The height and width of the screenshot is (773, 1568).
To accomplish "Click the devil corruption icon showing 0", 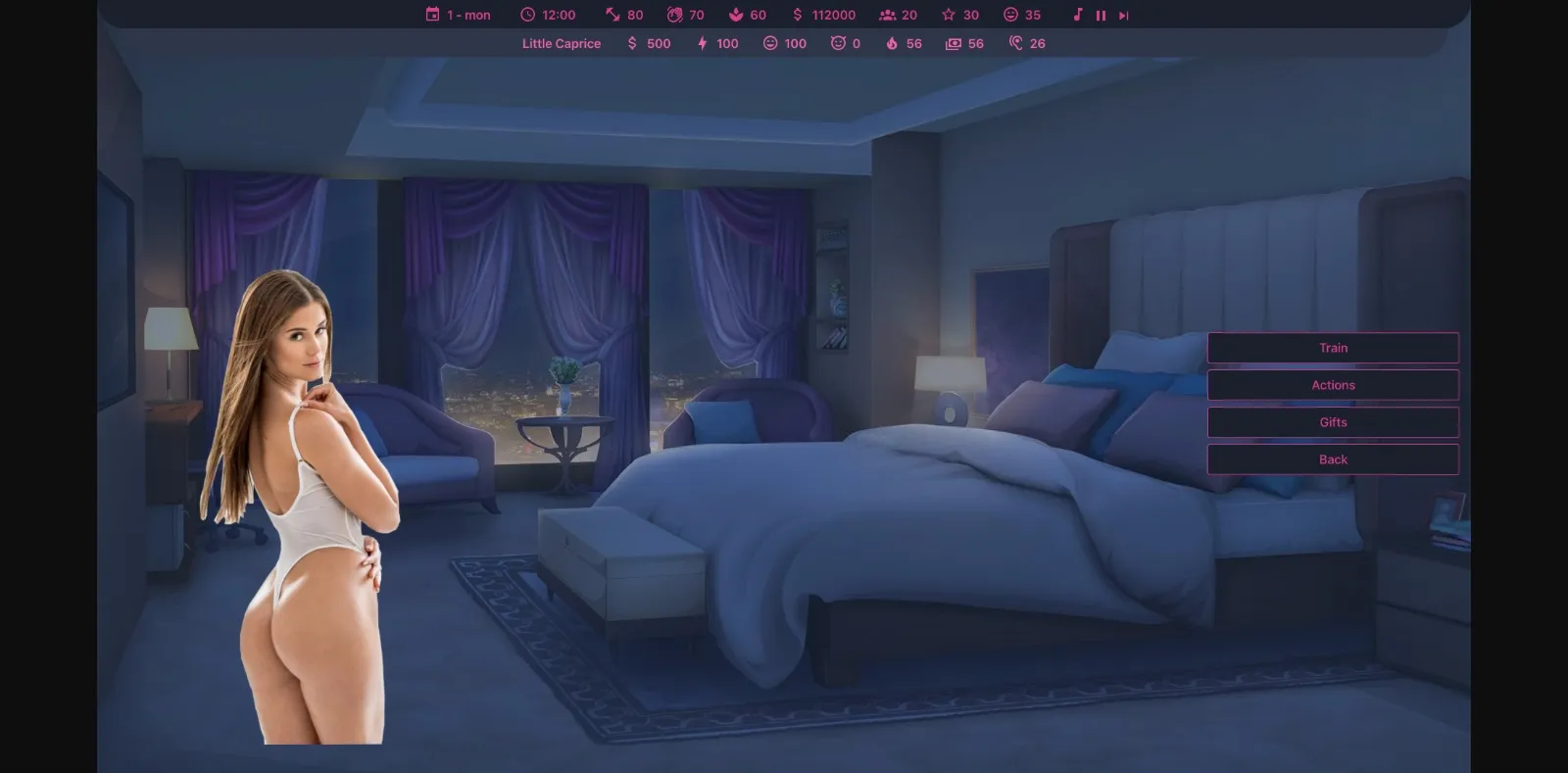I will (x=836, y=43).
